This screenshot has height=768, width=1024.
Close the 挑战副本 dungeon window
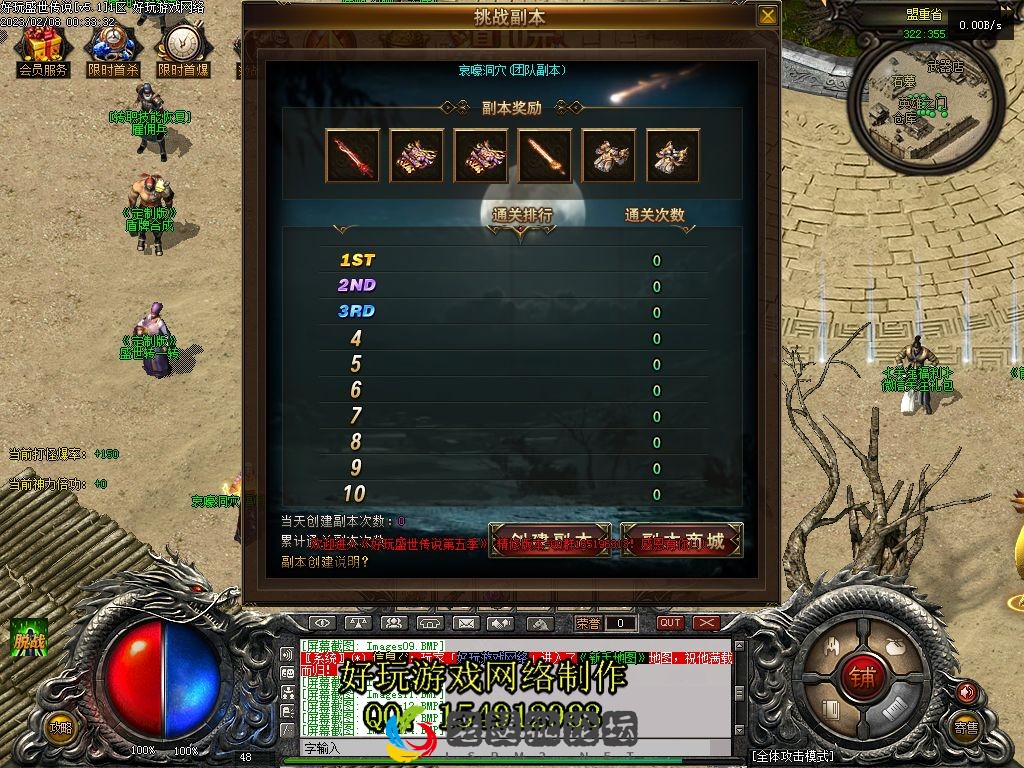(767, 15)
